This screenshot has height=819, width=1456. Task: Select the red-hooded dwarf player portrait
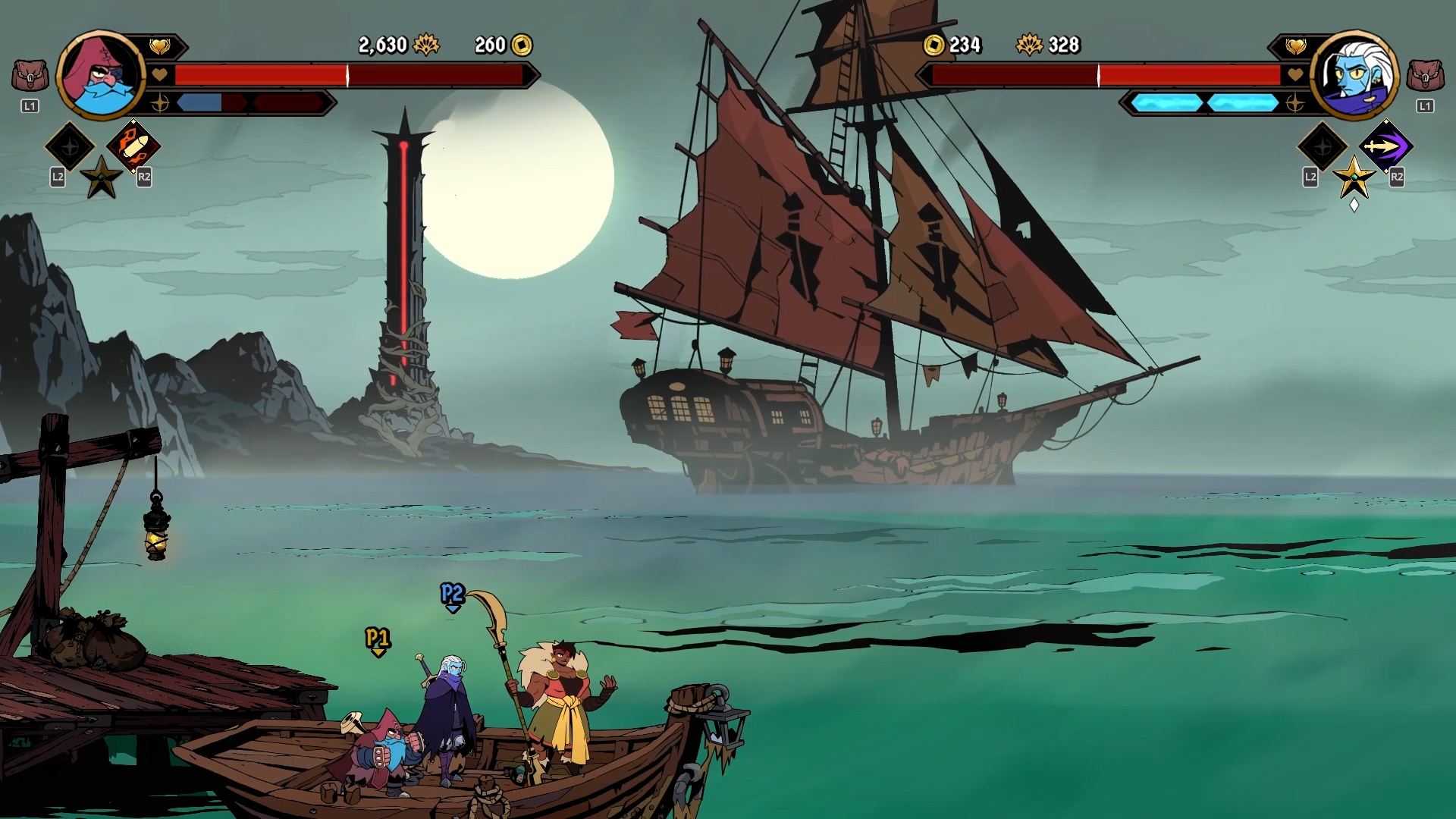101,75
